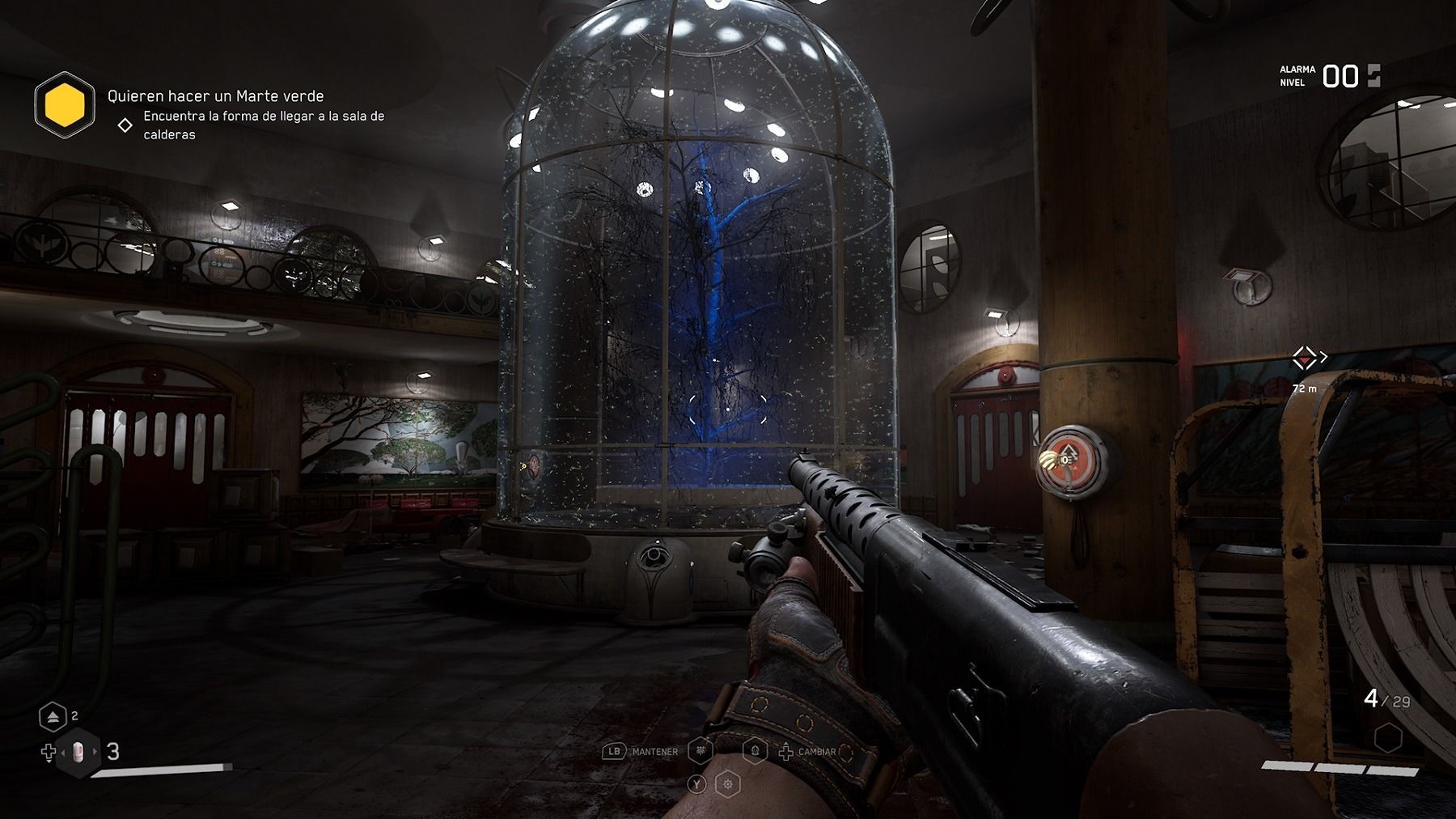Click the left arrow on the consumable selector

point(63,752)
